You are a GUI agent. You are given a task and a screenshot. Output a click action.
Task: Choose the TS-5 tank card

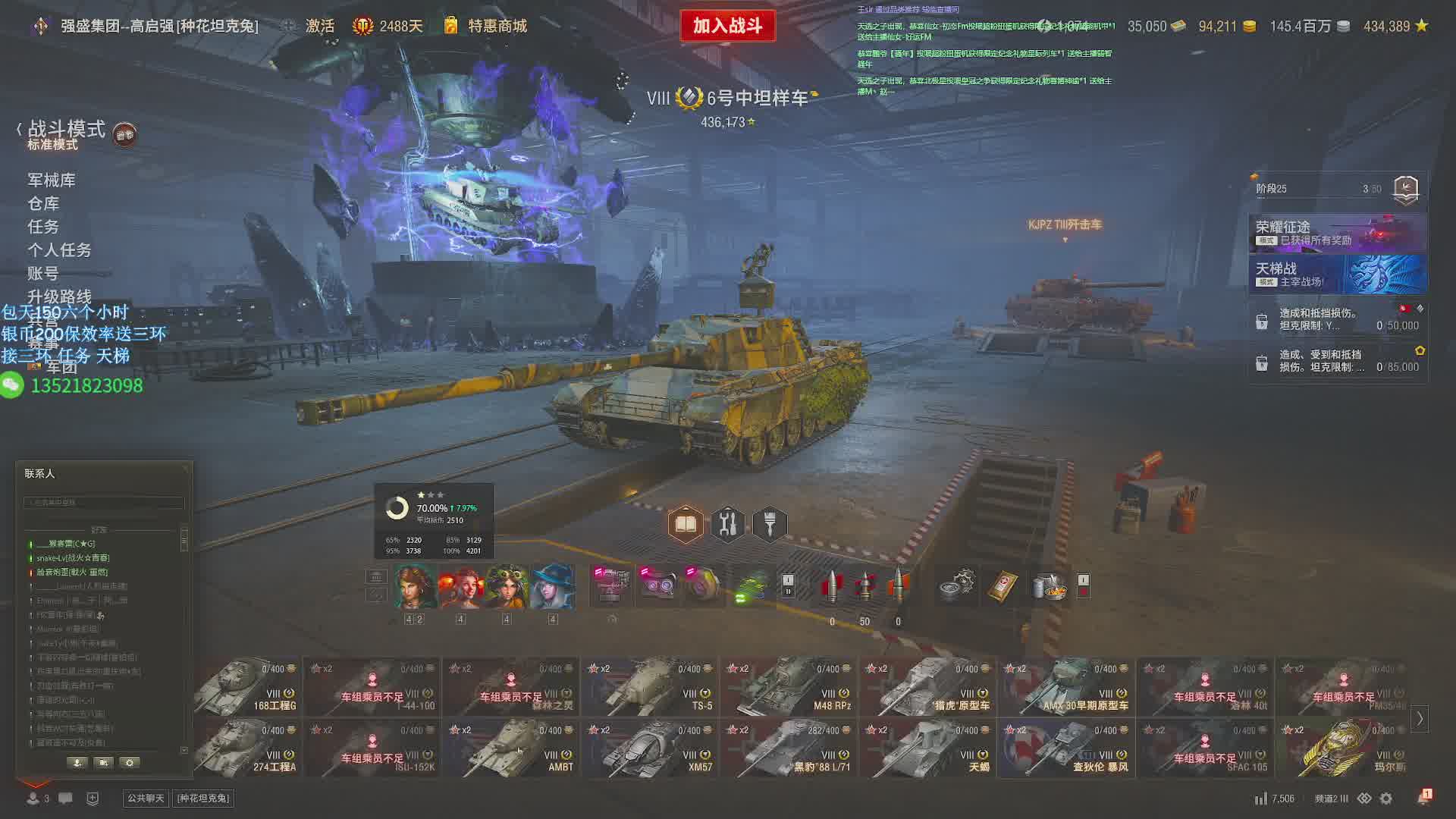[x=650, y=687]
